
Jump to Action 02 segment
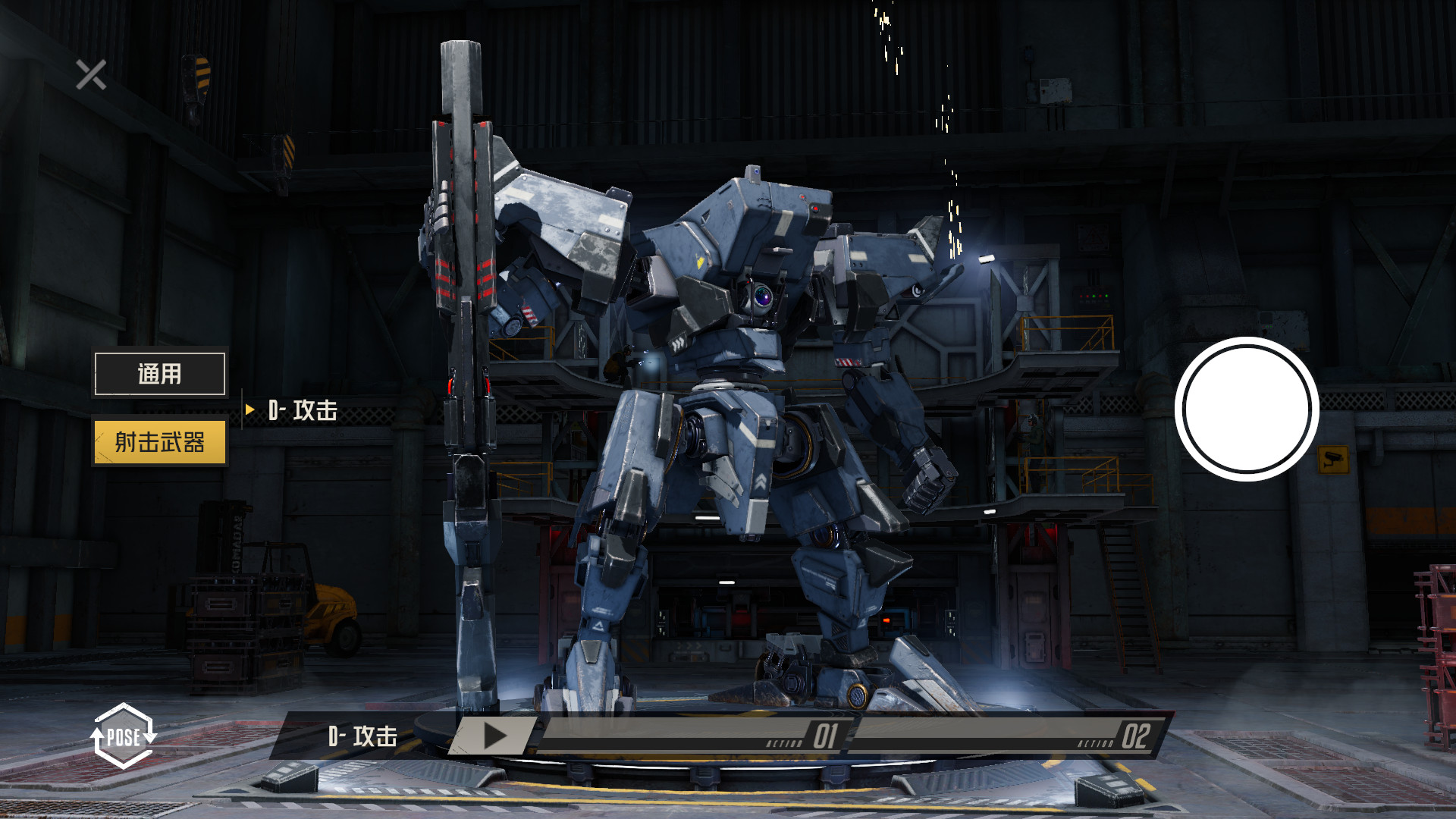click(x=1005, y=736)
